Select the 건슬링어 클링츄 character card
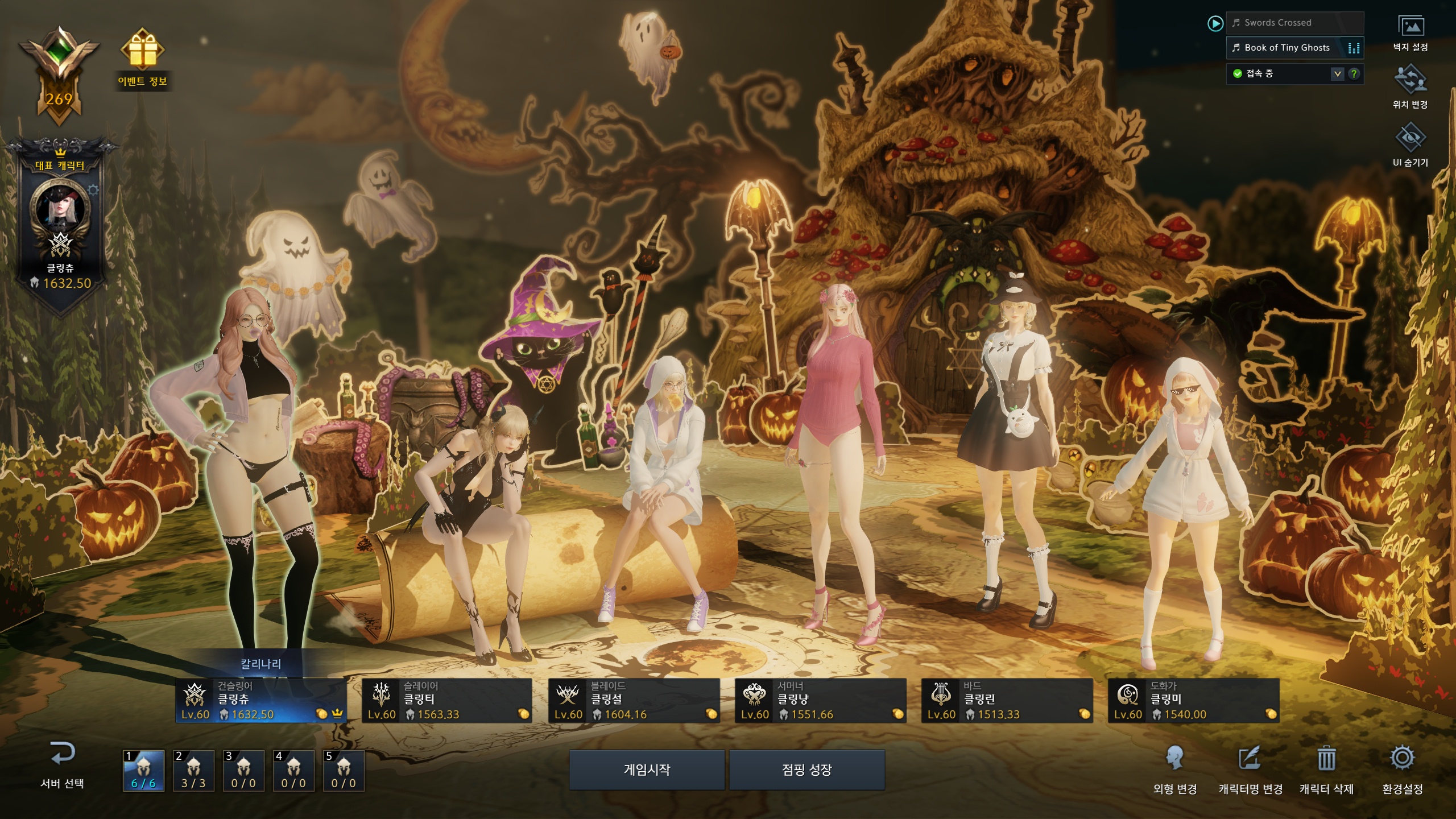This screenshot has width=1456, height=819. 261,701
